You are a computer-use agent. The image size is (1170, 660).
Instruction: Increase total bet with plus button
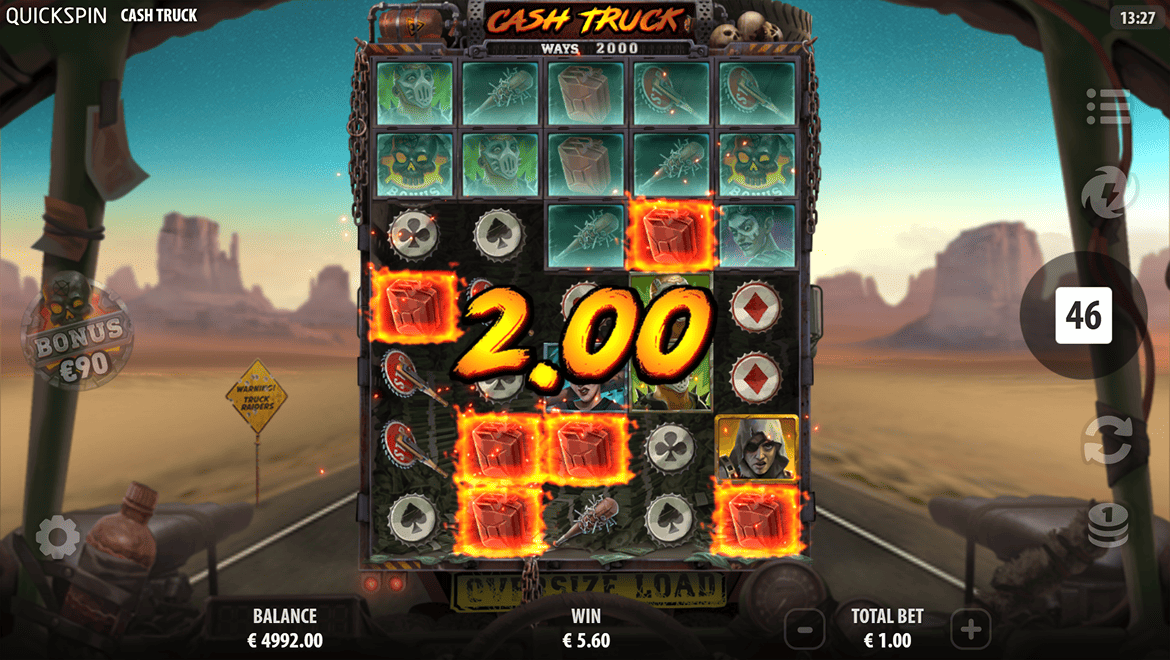(970, 629)
